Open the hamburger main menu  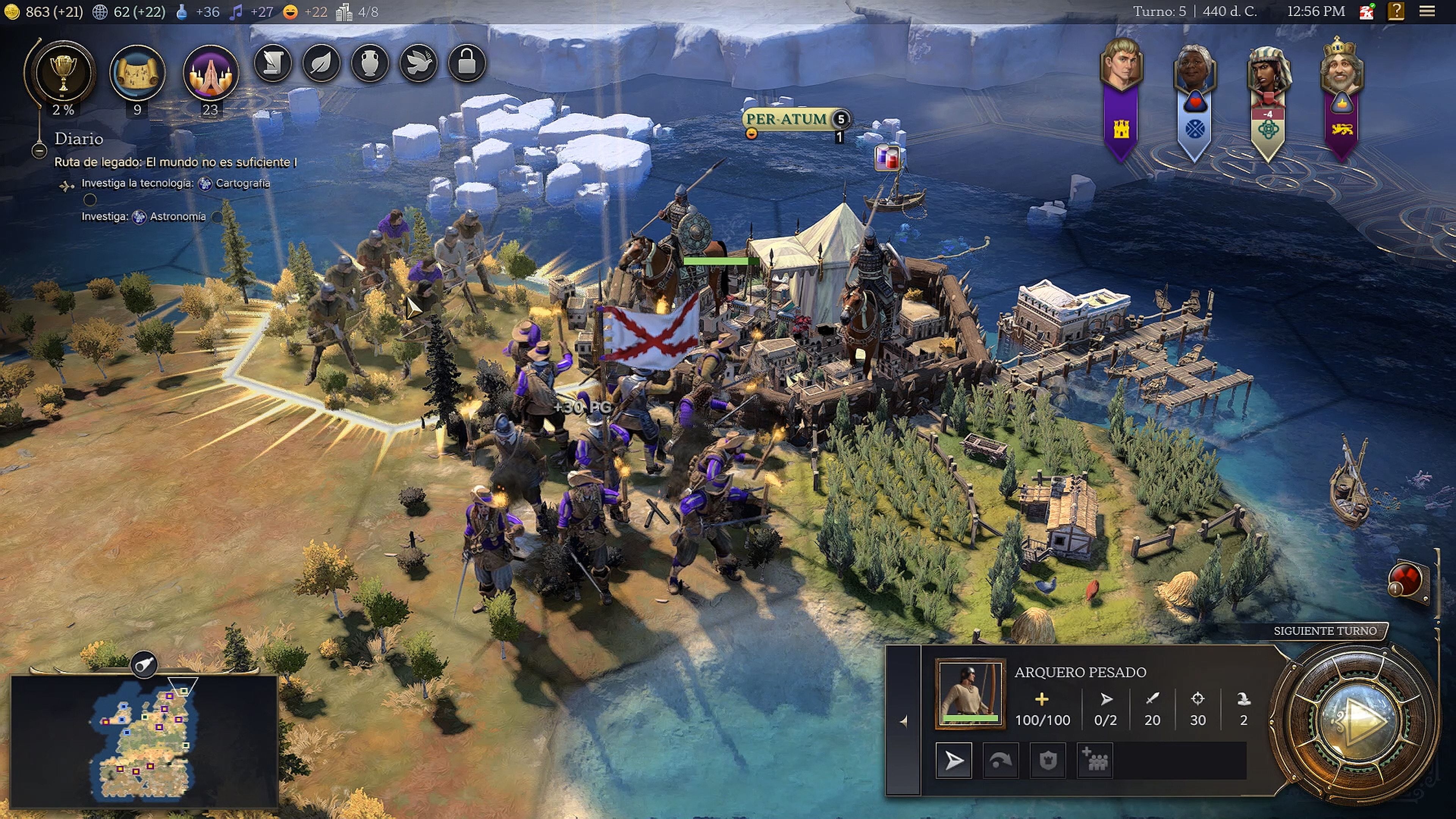pos(1427,11)
